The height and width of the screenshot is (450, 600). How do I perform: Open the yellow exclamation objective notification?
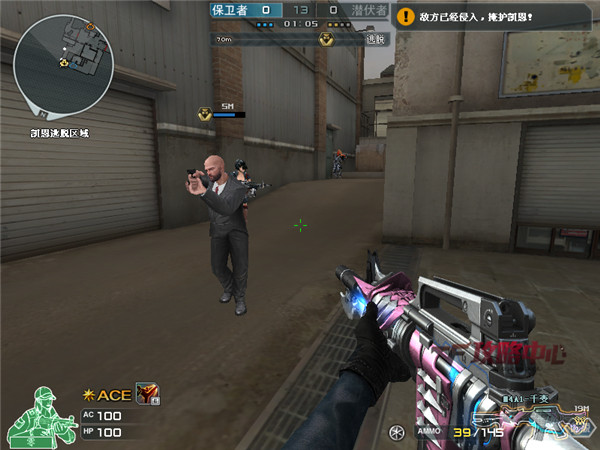(405, 17)
